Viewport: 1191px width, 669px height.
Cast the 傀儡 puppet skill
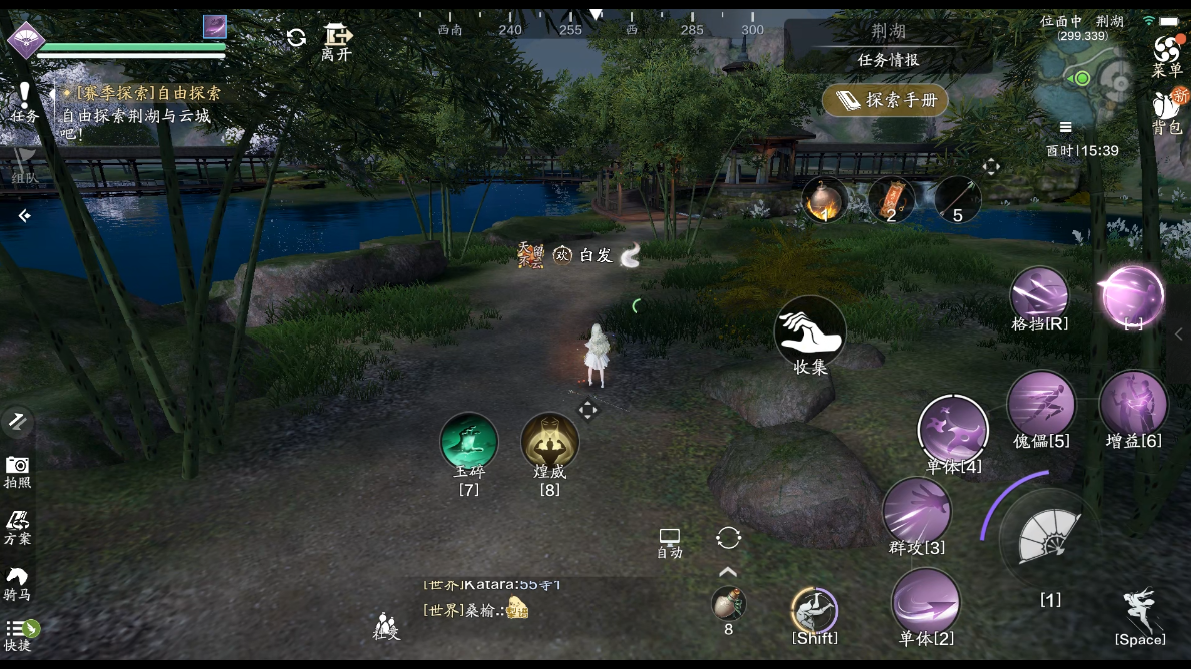[1041, 403]
